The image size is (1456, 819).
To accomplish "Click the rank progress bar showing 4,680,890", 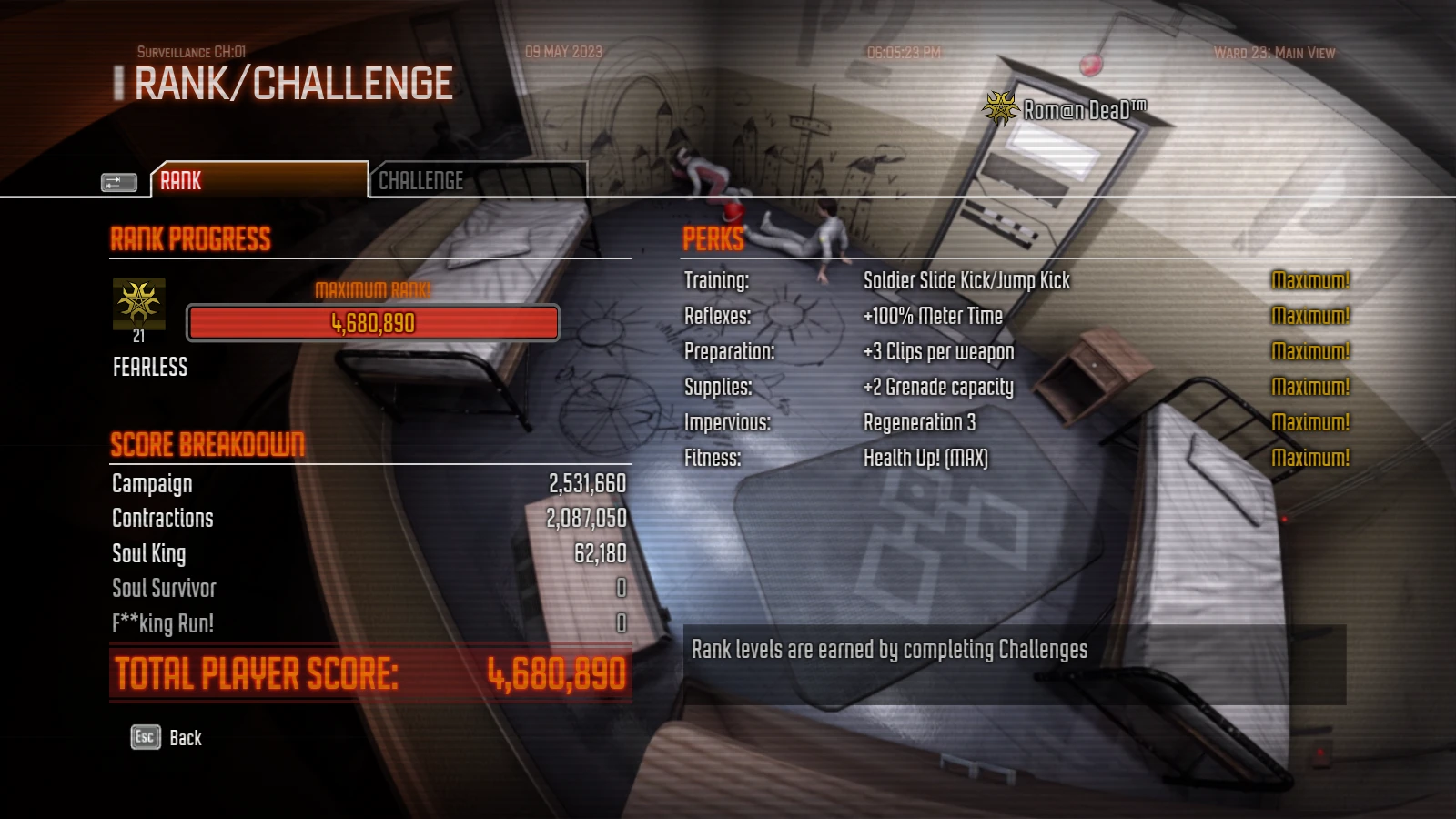I will coord(371,323).
